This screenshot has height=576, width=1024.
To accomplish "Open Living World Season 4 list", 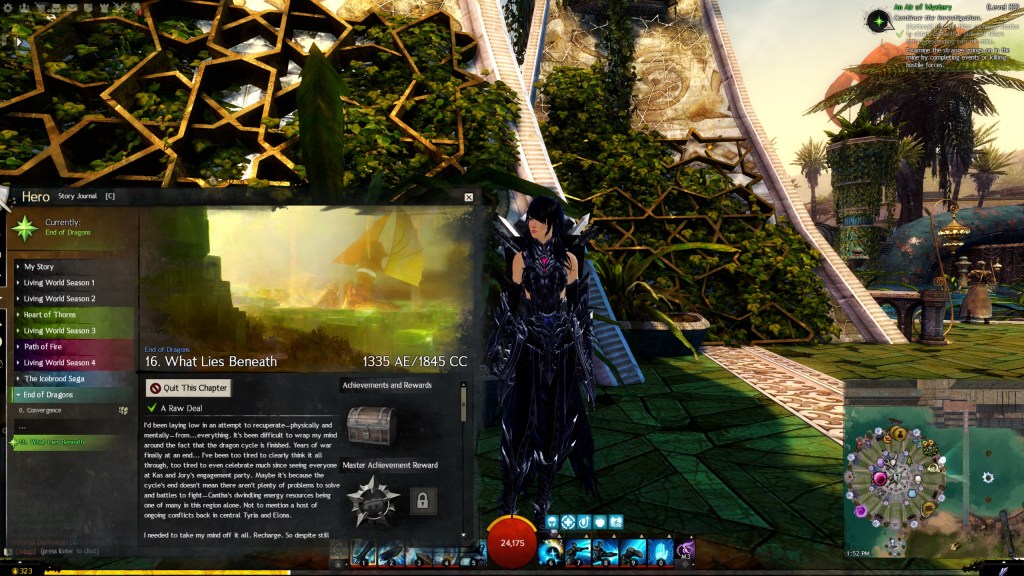I will pyautogui.click(x=60, y=363).
